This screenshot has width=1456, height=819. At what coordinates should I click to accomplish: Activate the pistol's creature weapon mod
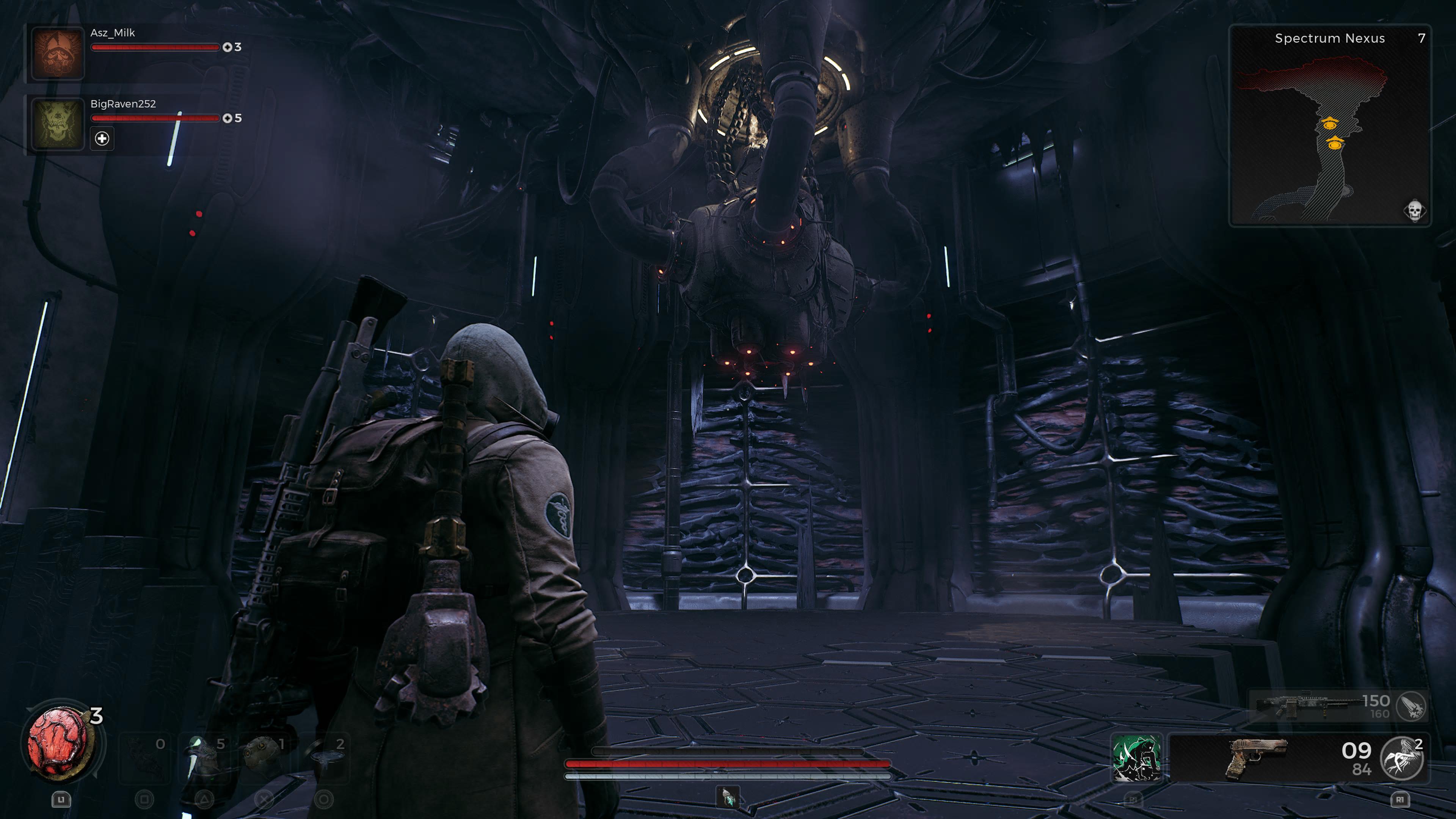1401,758
